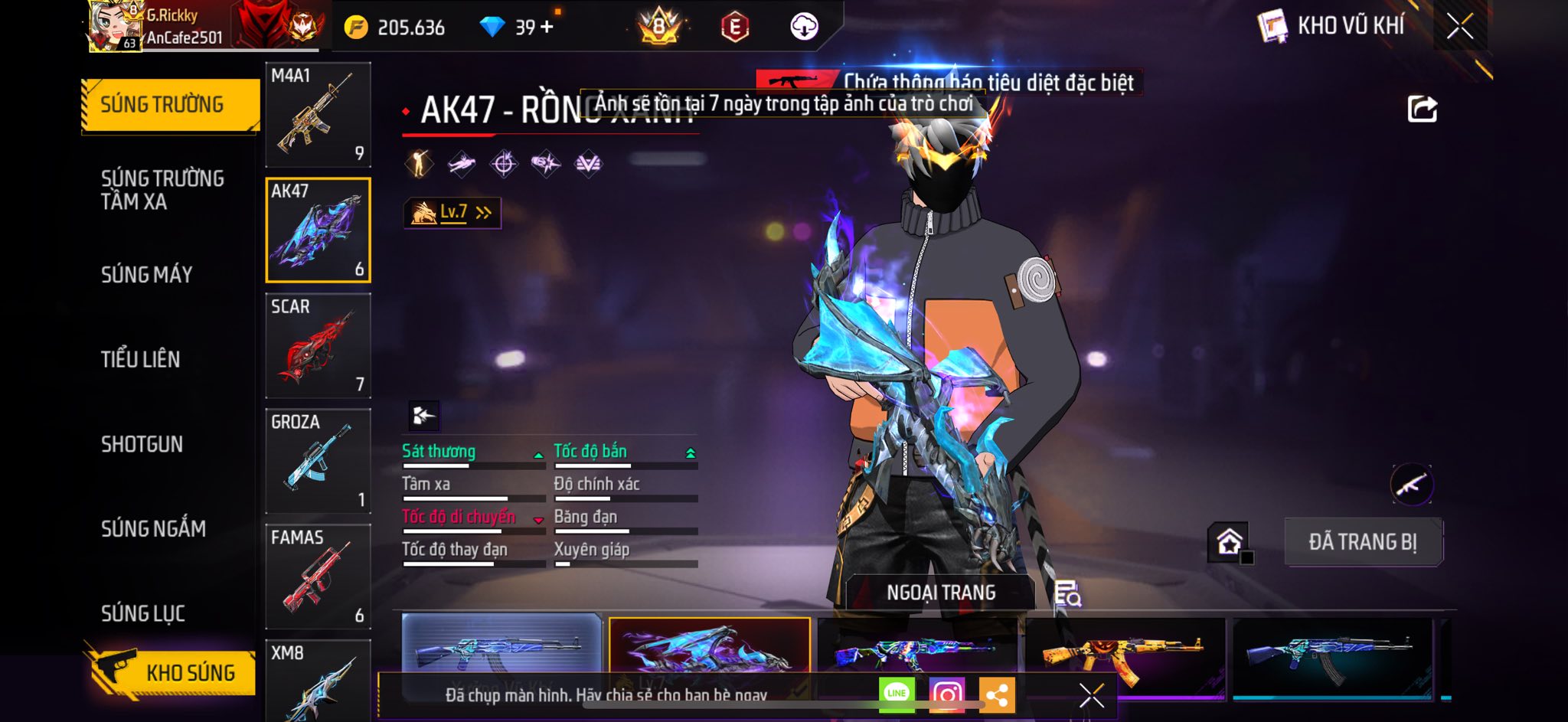Select the M4A1 weapon tile

318,115
